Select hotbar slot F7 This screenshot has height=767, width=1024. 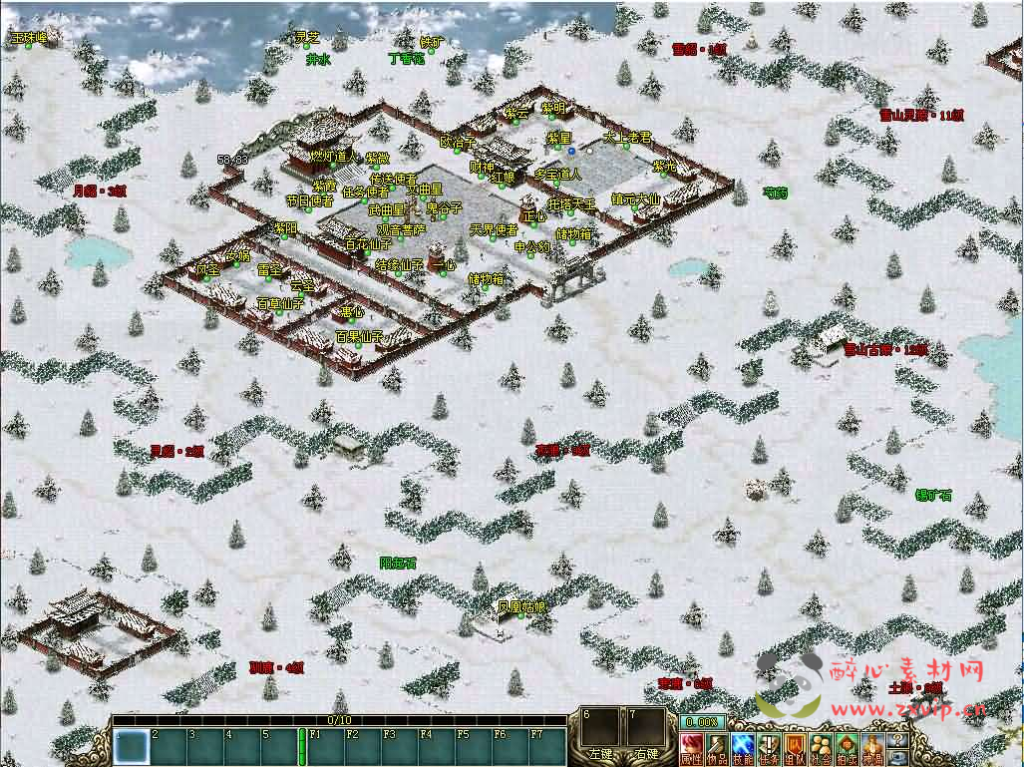coord(548,747)
